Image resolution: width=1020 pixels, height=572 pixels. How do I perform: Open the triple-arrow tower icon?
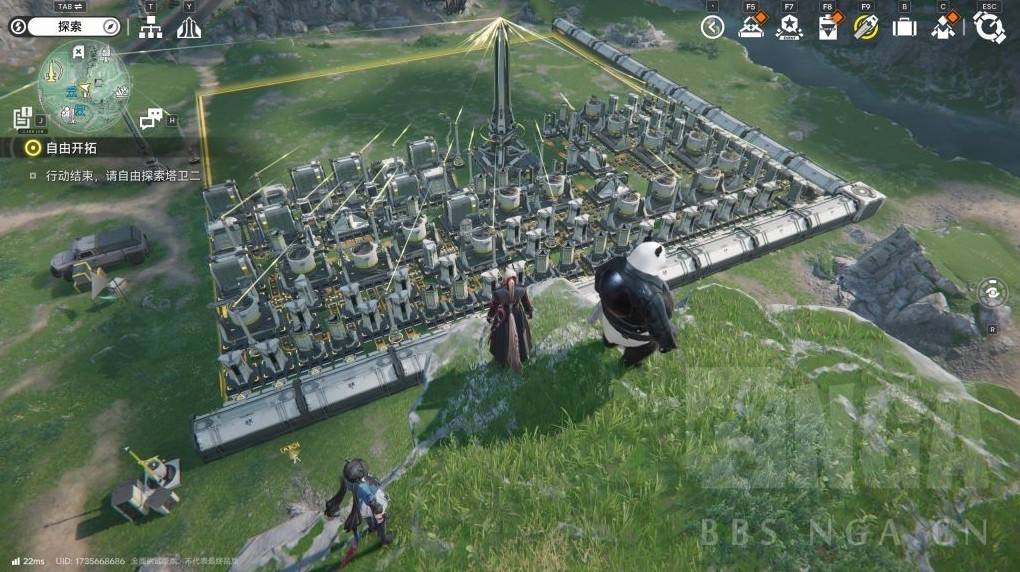189,28
